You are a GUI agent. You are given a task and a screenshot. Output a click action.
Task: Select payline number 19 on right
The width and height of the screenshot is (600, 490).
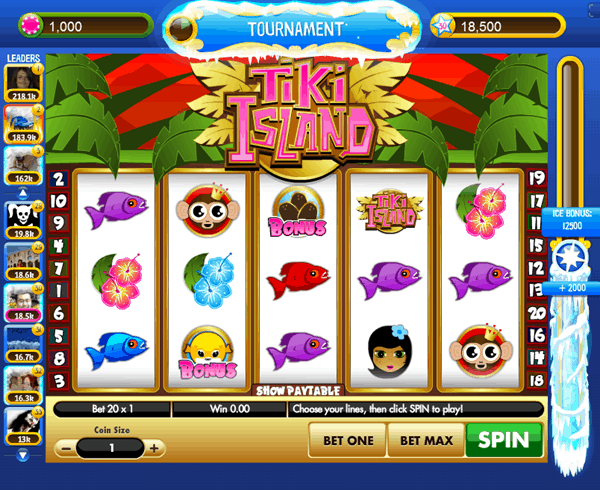point(537,179)
